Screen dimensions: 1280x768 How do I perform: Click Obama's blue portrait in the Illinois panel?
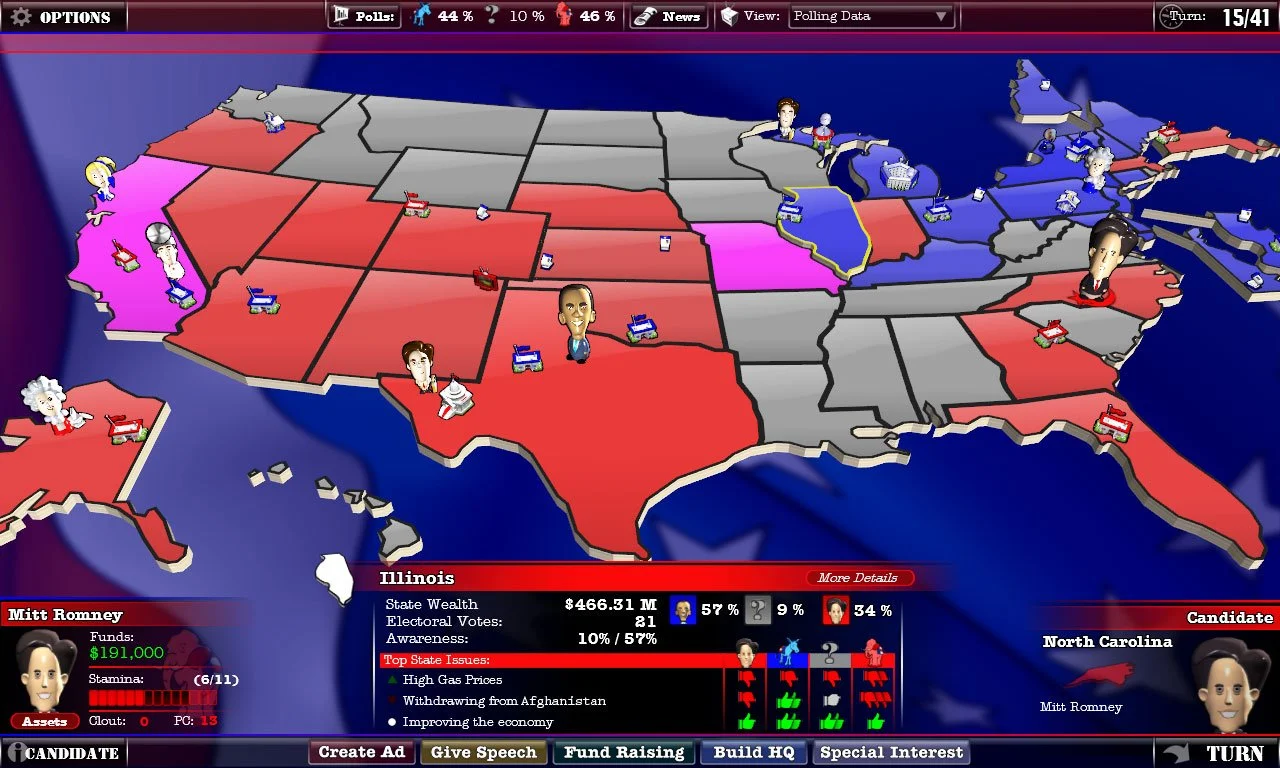tap(684, 609)
